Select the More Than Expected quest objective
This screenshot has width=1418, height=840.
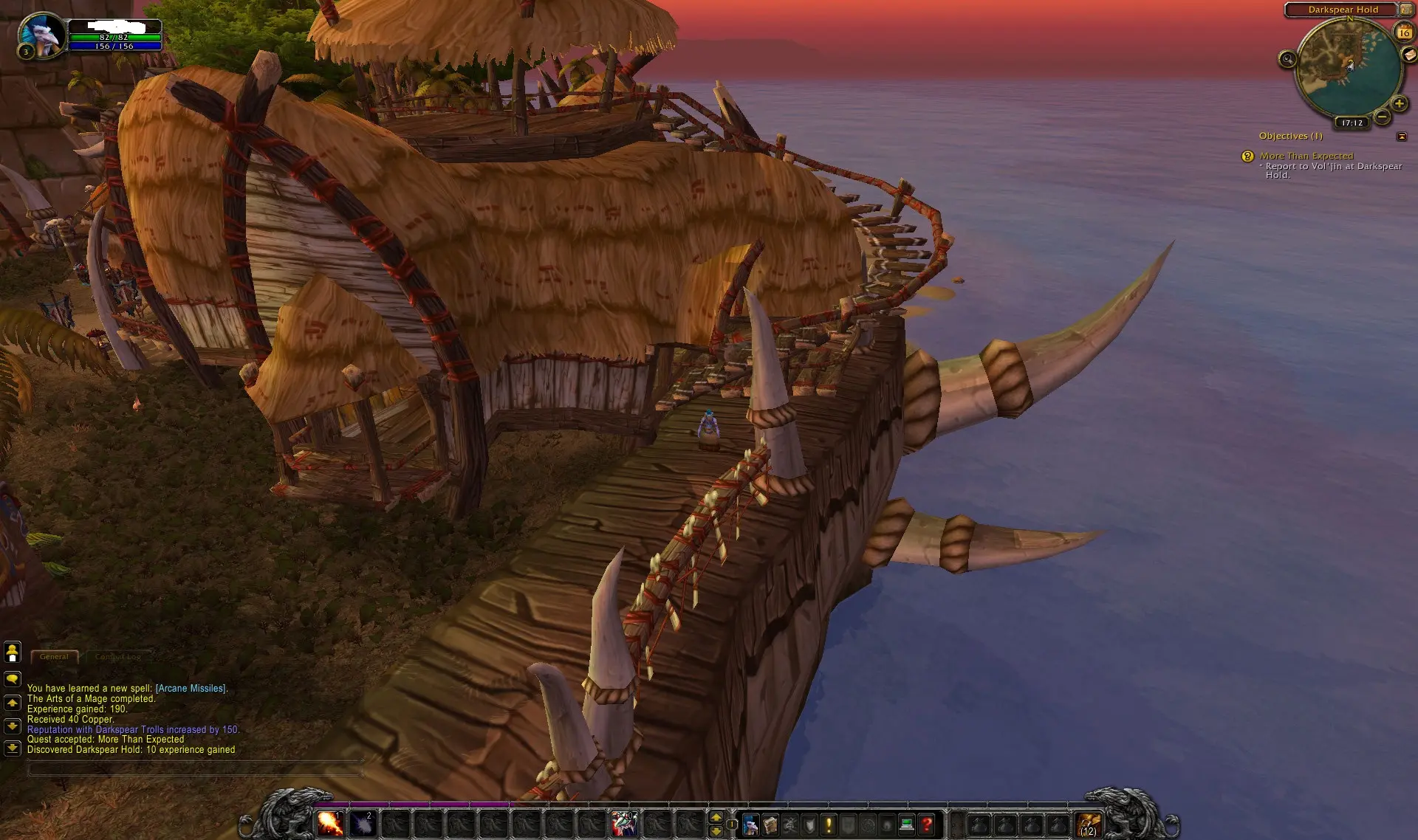click(1306, 156)
